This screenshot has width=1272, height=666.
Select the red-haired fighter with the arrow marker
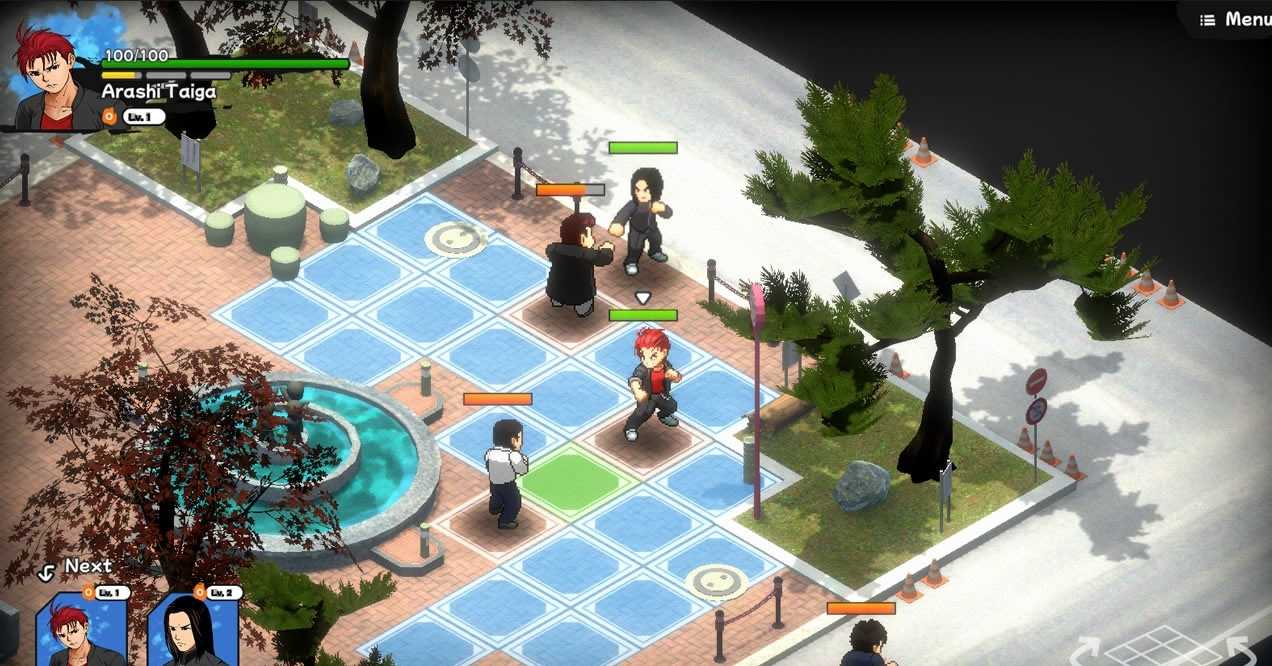point(651,384)
